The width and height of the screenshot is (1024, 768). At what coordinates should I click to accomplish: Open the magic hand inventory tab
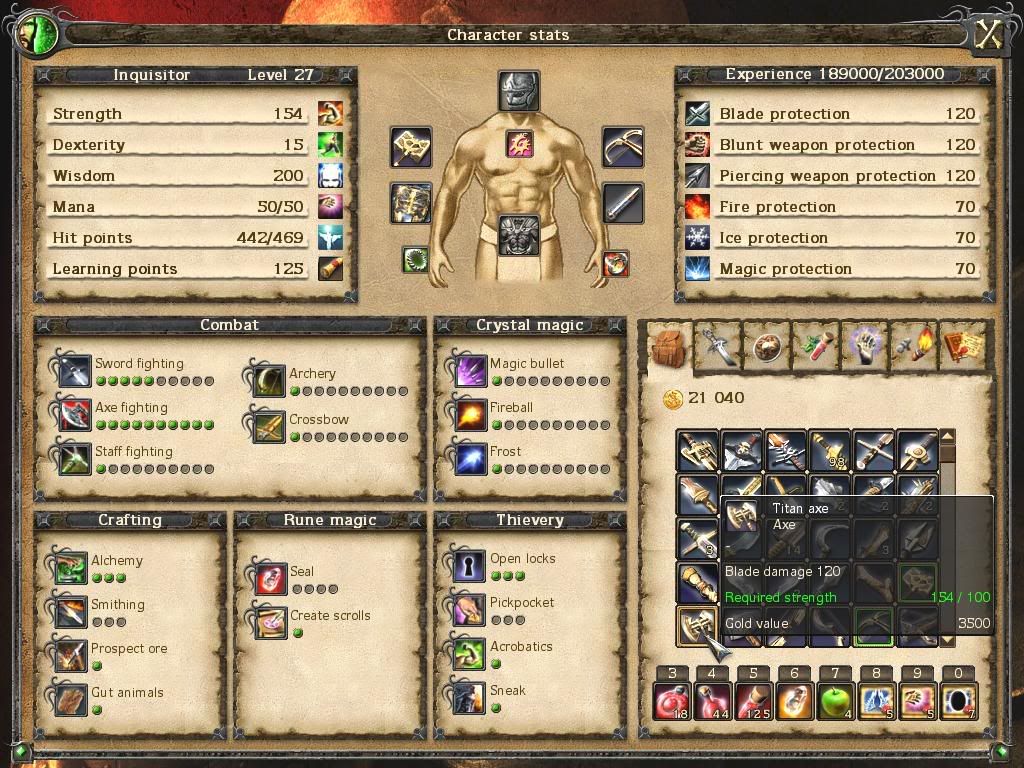point(864,346)
